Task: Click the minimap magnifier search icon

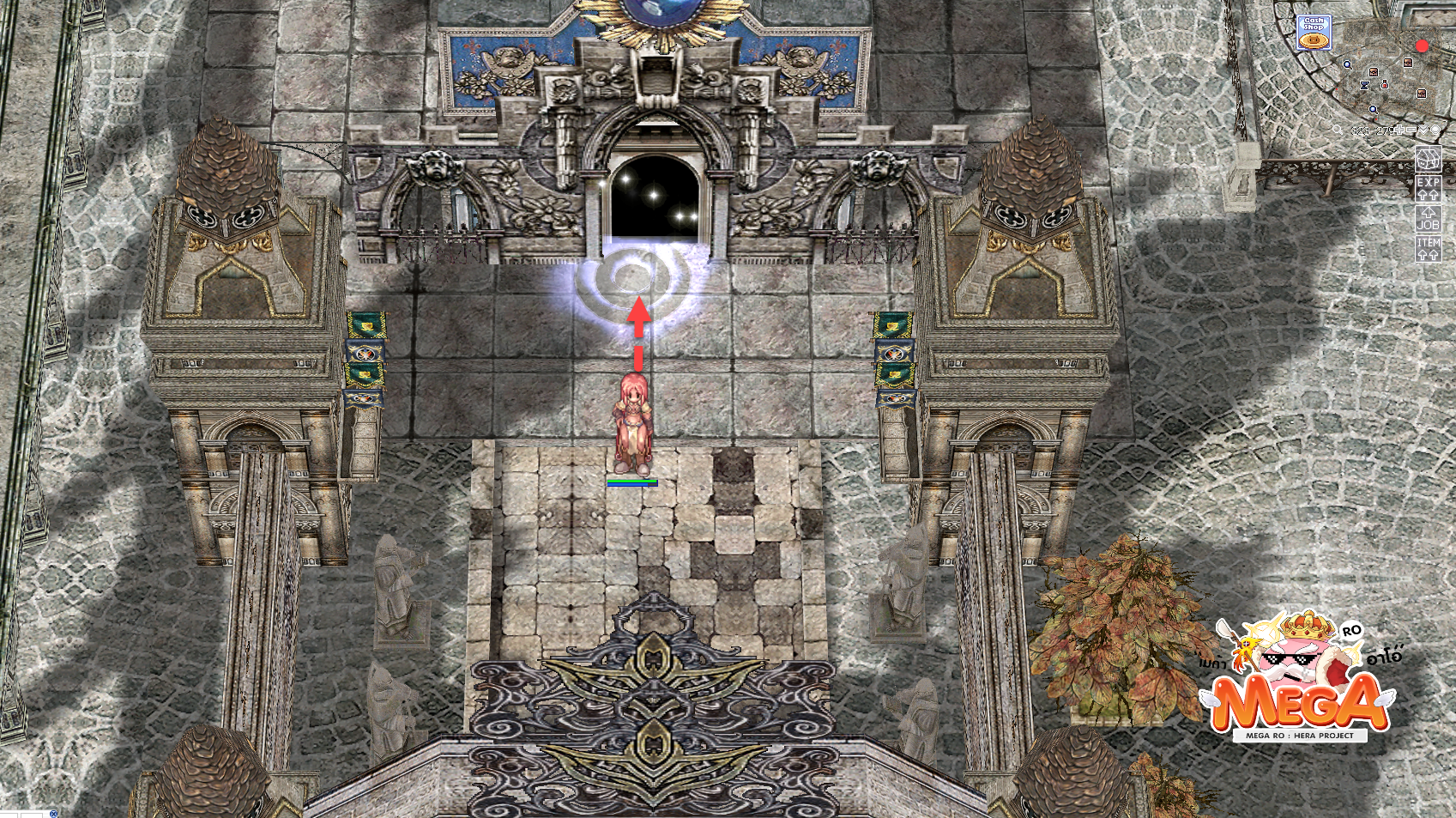Action: [1337, 130]
